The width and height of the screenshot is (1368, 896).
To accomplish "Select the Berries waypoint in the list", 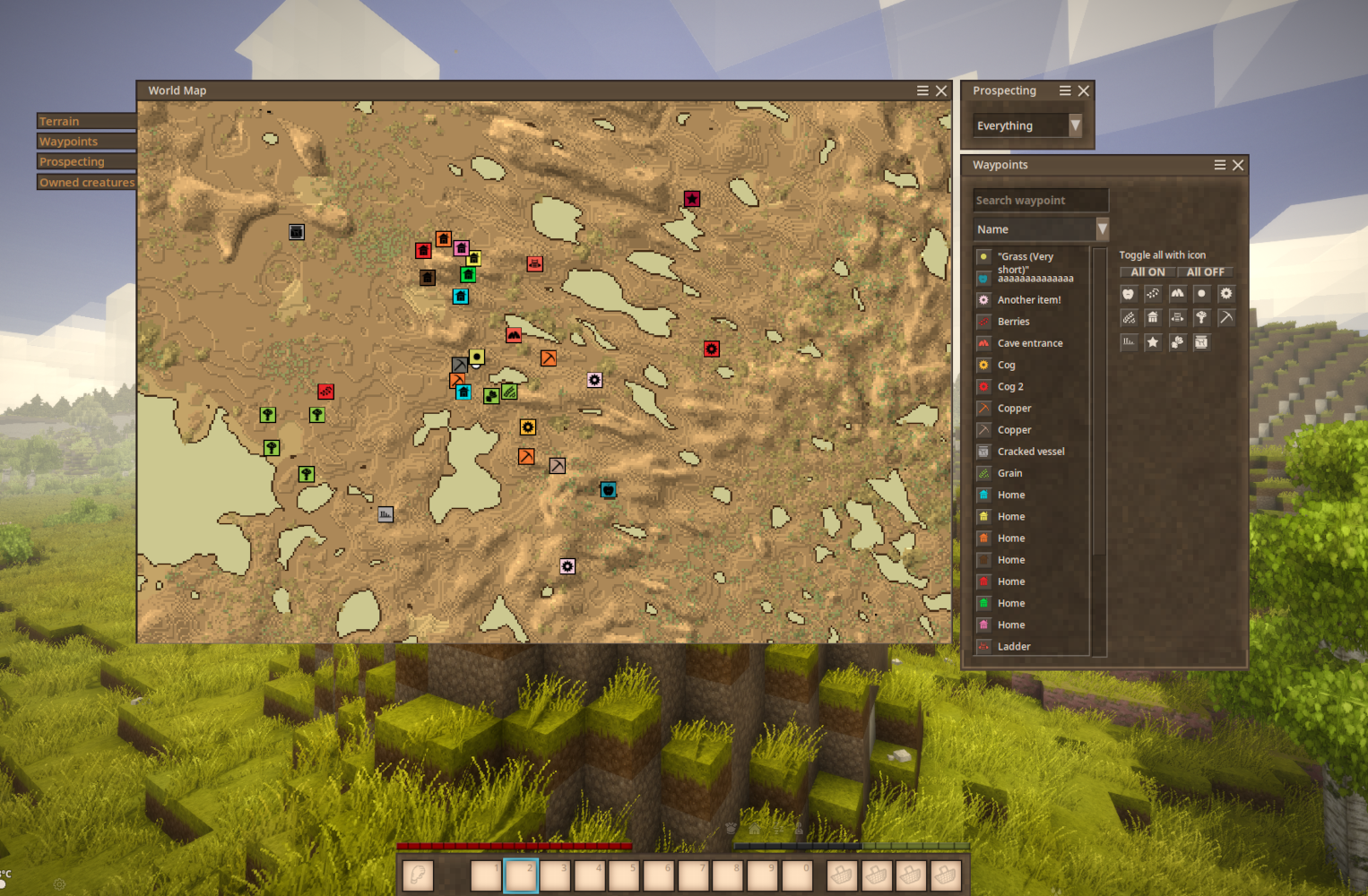I will [1013, 322].
